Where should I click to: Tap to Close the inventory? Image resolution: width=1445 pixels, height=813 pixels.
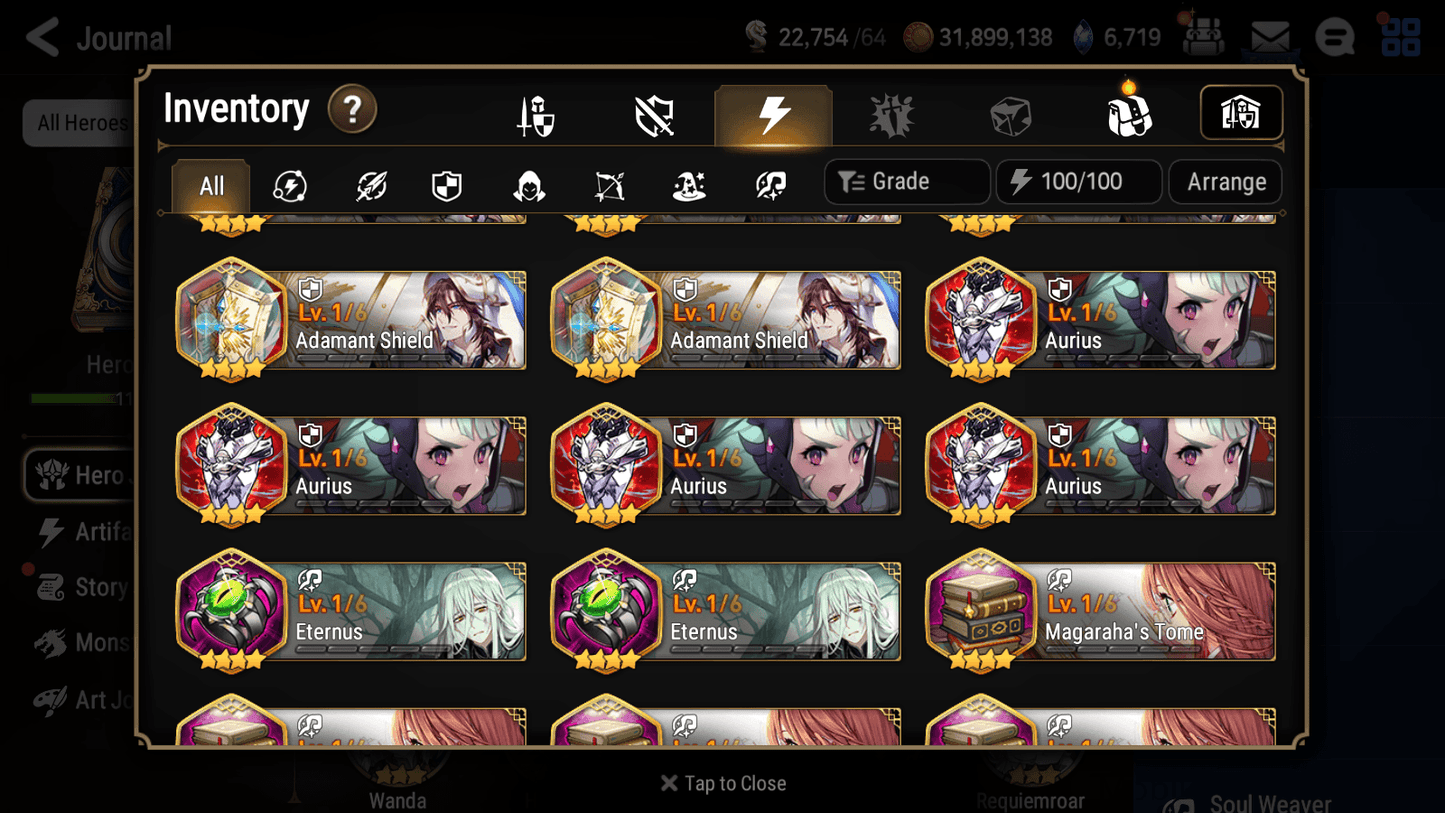tap(723, 783)
